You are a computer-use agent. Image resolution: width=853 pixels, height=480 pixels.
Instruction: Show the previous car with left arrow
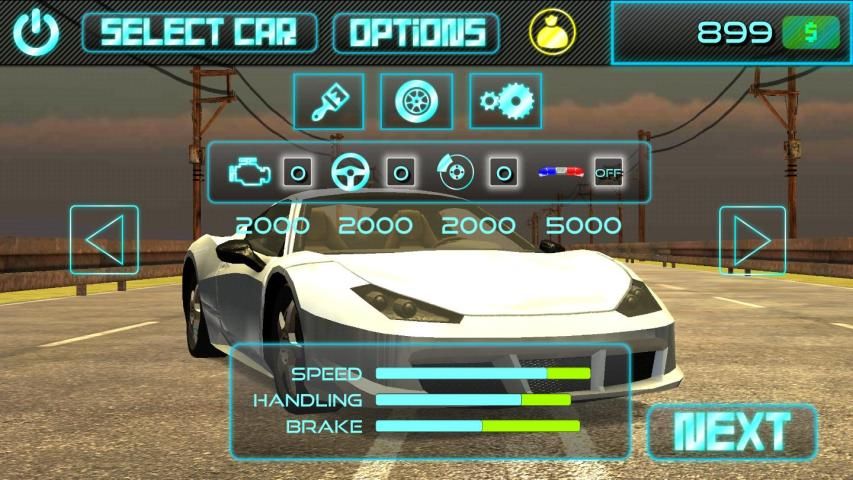click(104, 240)
